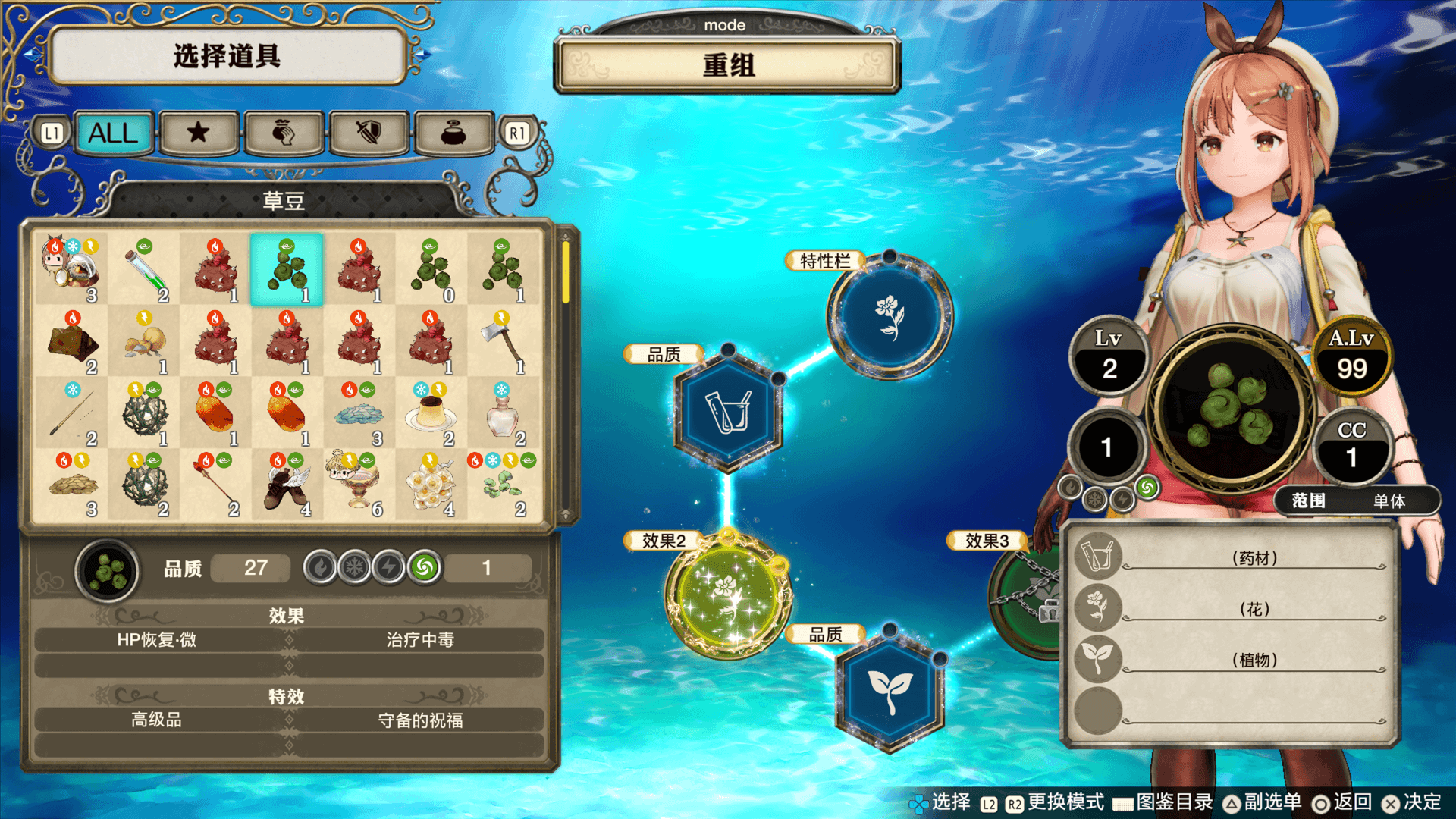Pick the fishing rod item
This screenshot has width=1456, height=819.
pyautogui.click(x=73, y=413)
